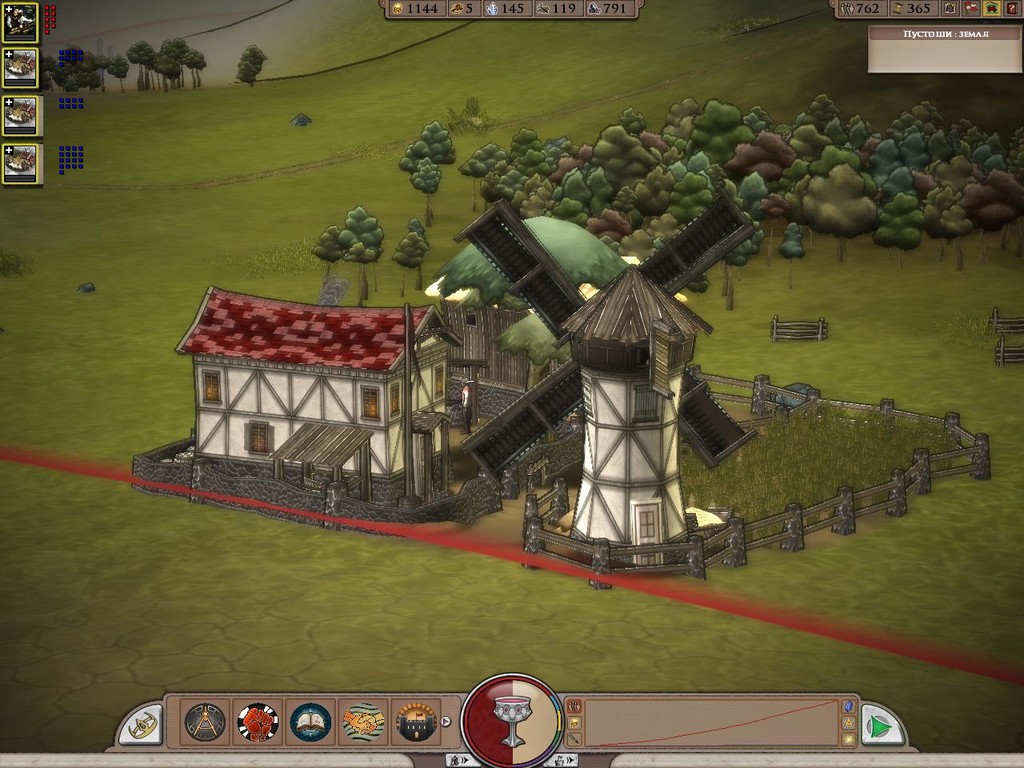This screenshot has width=1024, height=768.
Task: Toggle the yellow-highlighted red crest icon
Action: [x=991, y=8]
